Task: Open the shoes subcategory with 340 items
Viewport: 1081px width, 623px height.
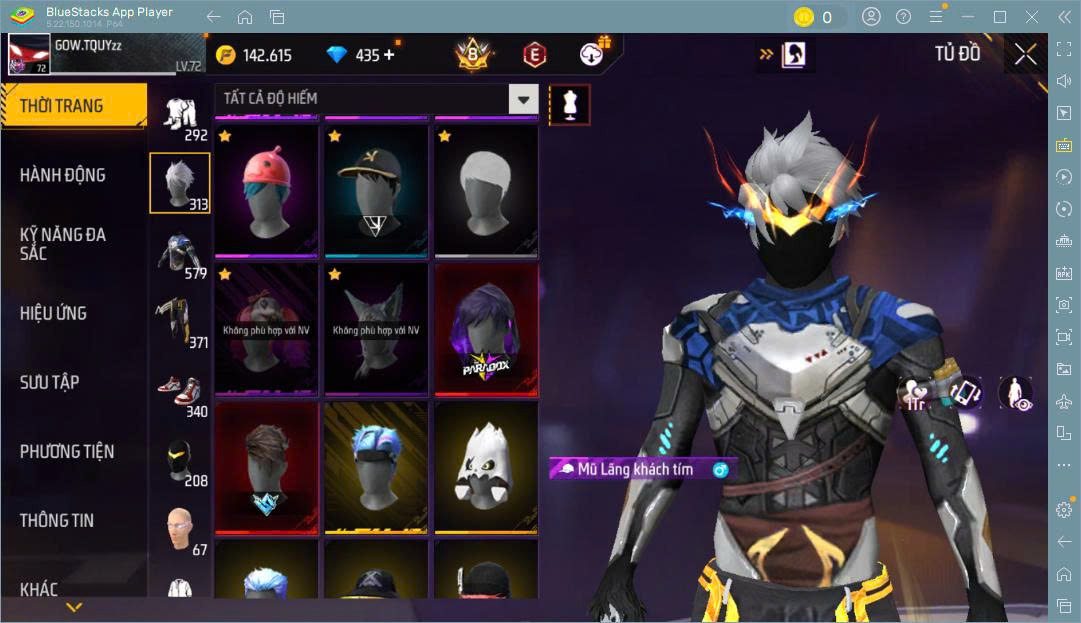Action: tap(180, 392)
